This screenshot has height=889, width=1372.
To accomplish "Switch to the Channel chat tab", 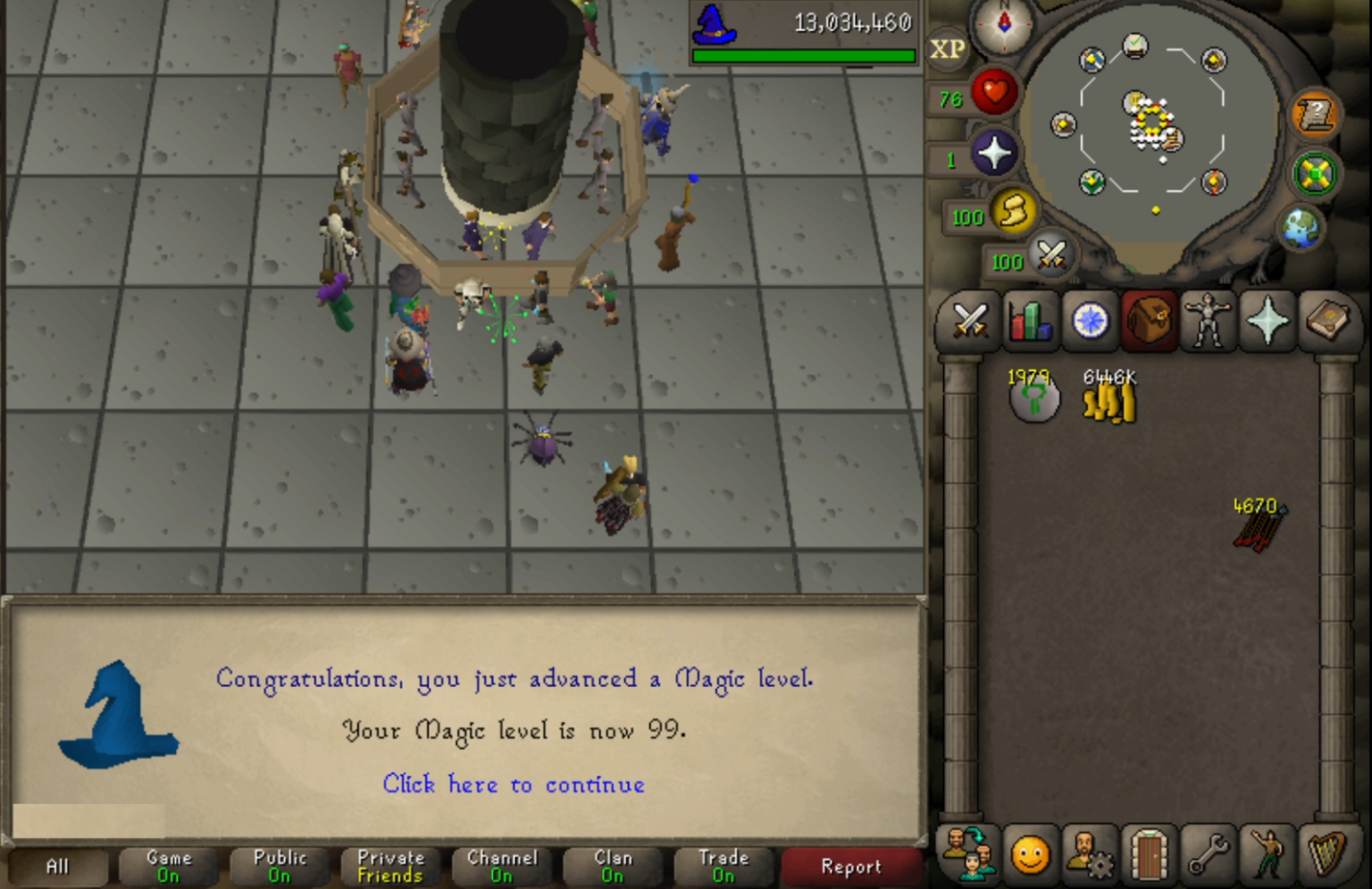I will pyautogui.click(x=502, y=865).
